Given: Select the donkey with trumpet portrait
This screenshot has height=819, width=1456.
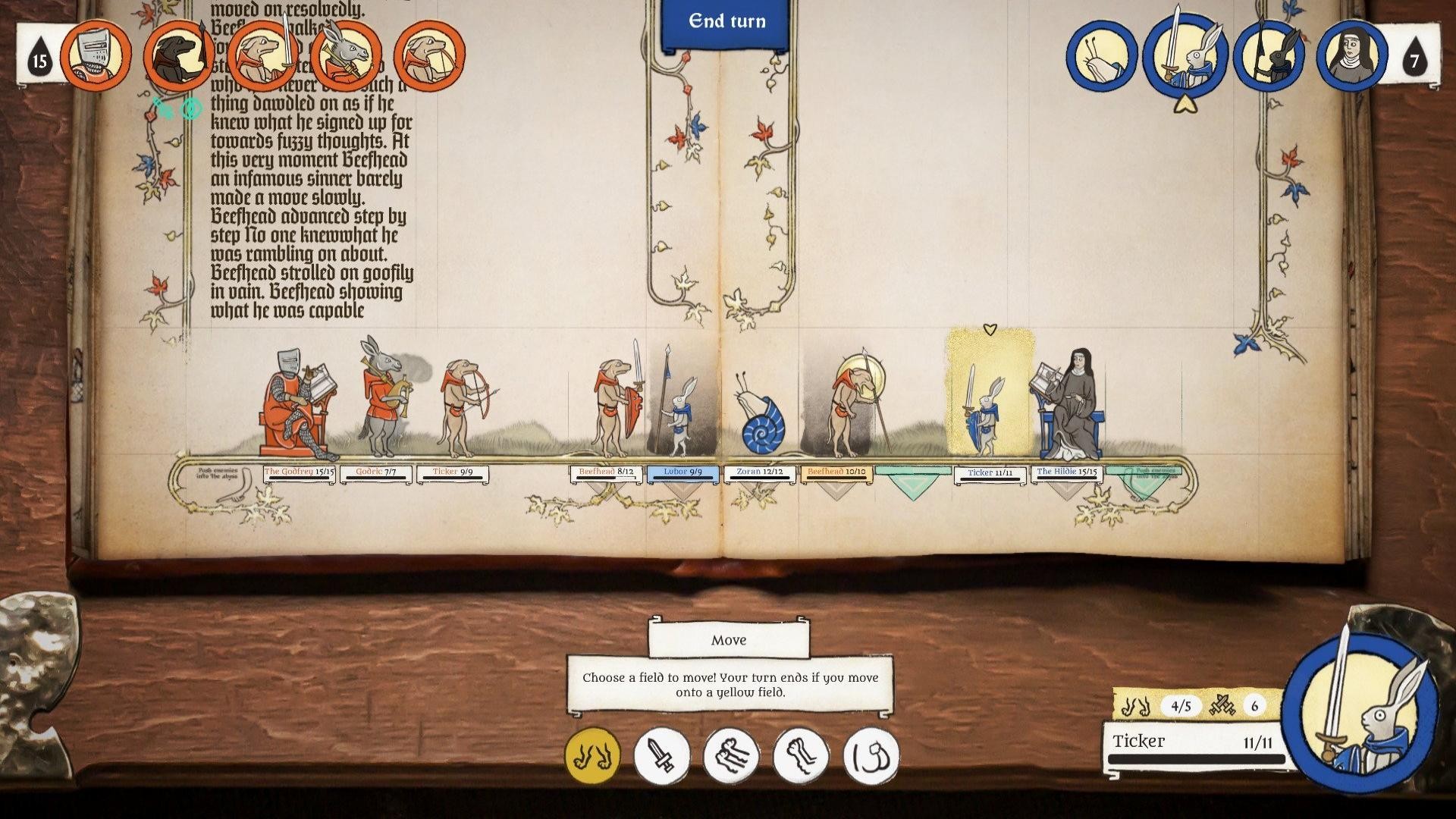Looking at the screenshot, I should coord(346,55).
